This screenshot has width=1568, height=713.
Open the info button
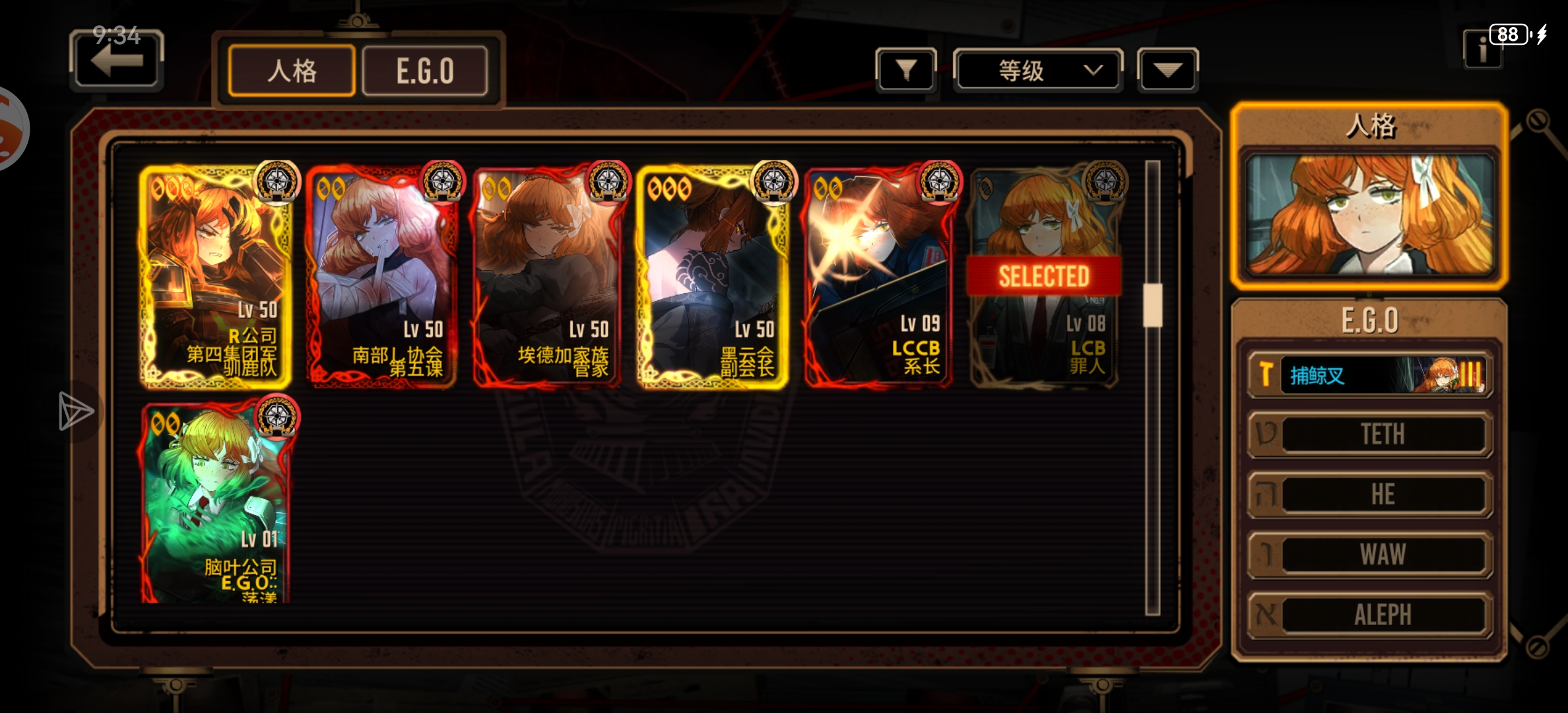point(1482,50)
